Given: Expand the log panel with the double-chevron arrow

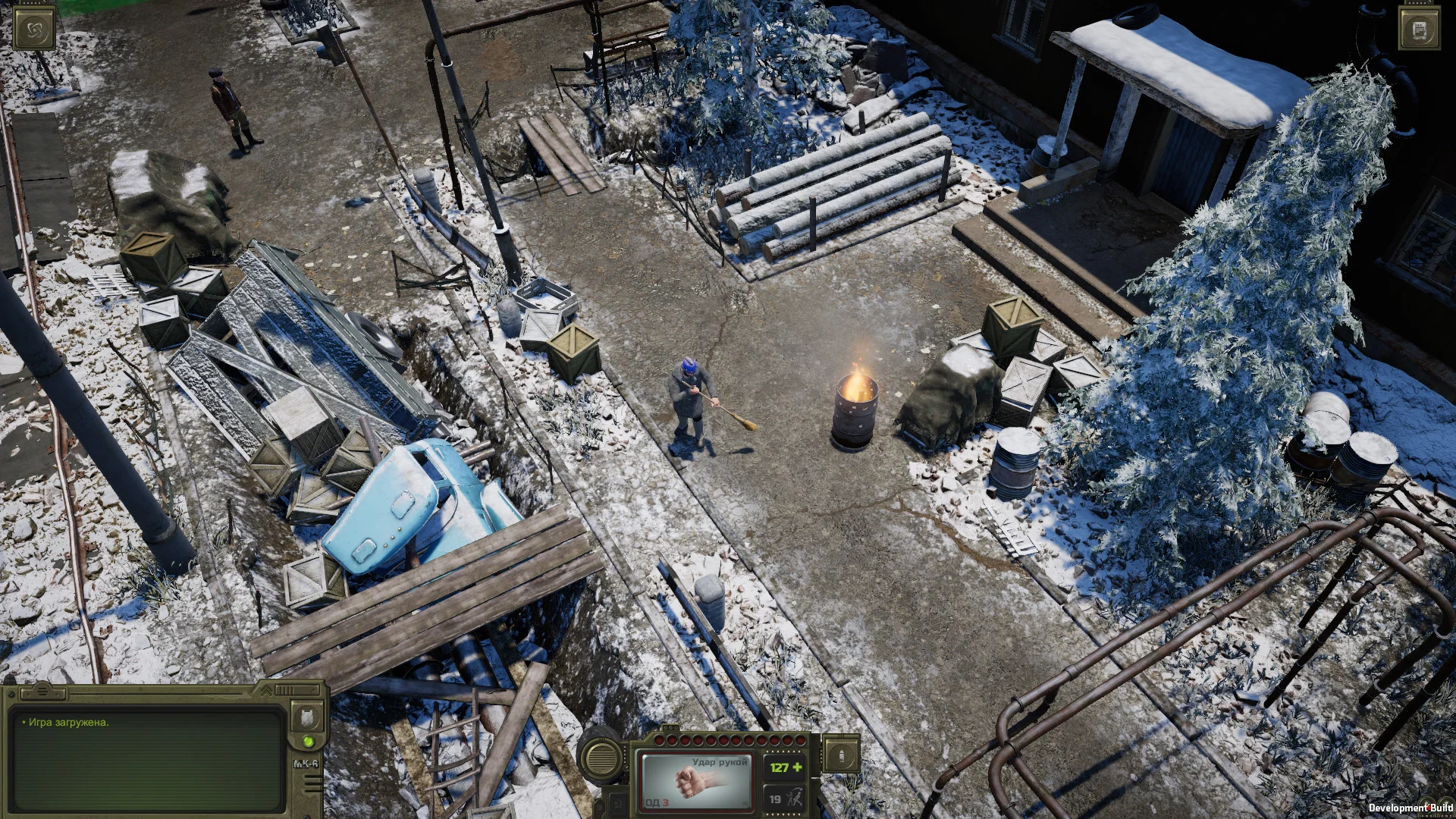Looking at the screenshot, I should [x=266, y=690].
